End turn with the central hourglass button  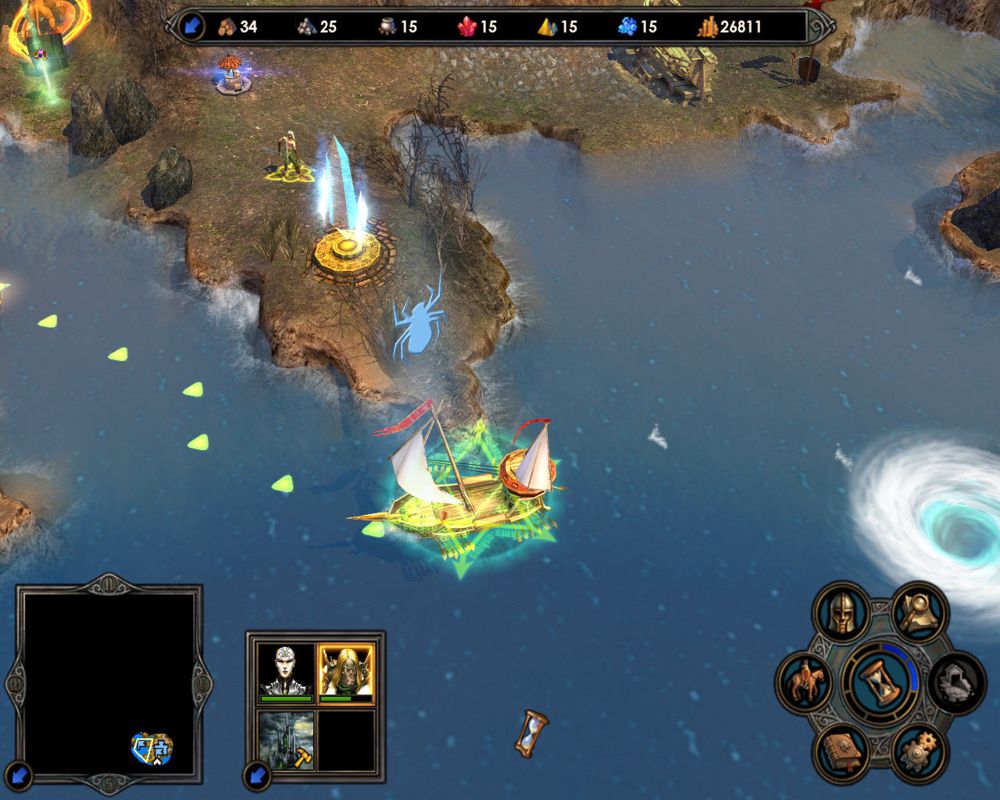tap(880, 682)
